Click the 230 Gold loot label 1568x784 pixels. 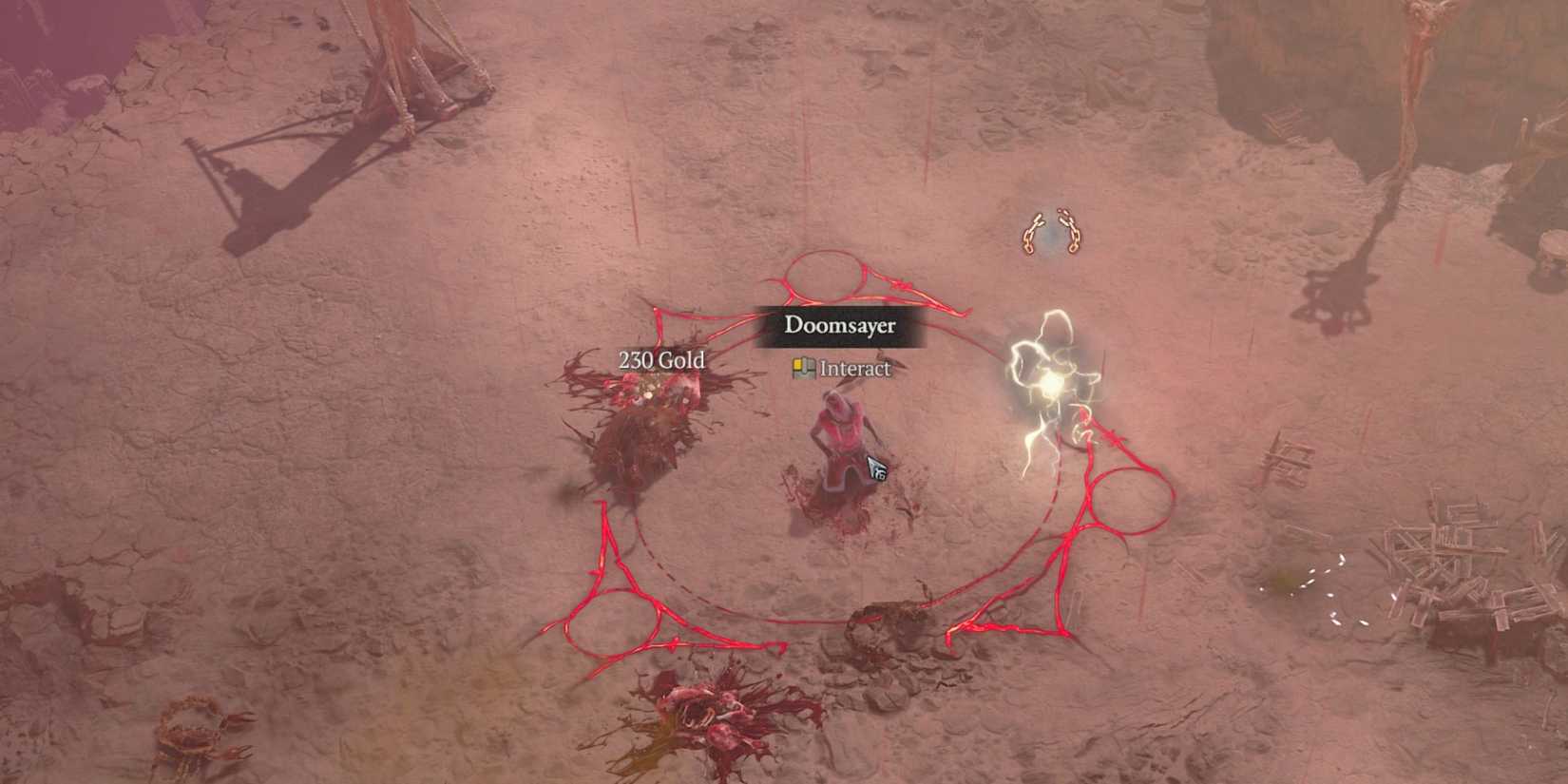662,361
